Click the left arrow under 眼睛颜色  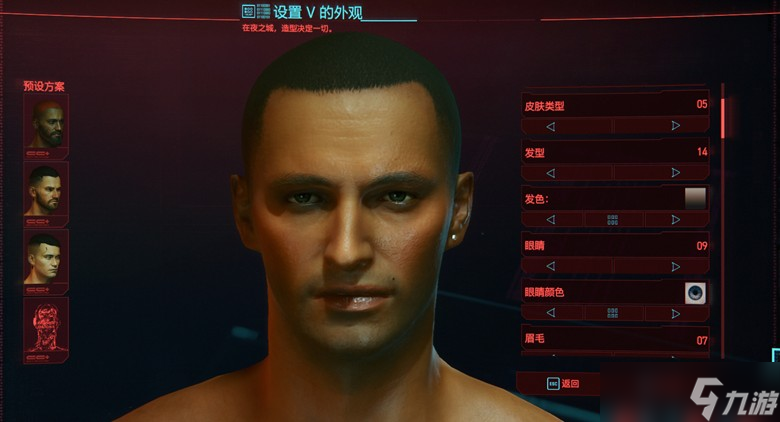point(551,313)
